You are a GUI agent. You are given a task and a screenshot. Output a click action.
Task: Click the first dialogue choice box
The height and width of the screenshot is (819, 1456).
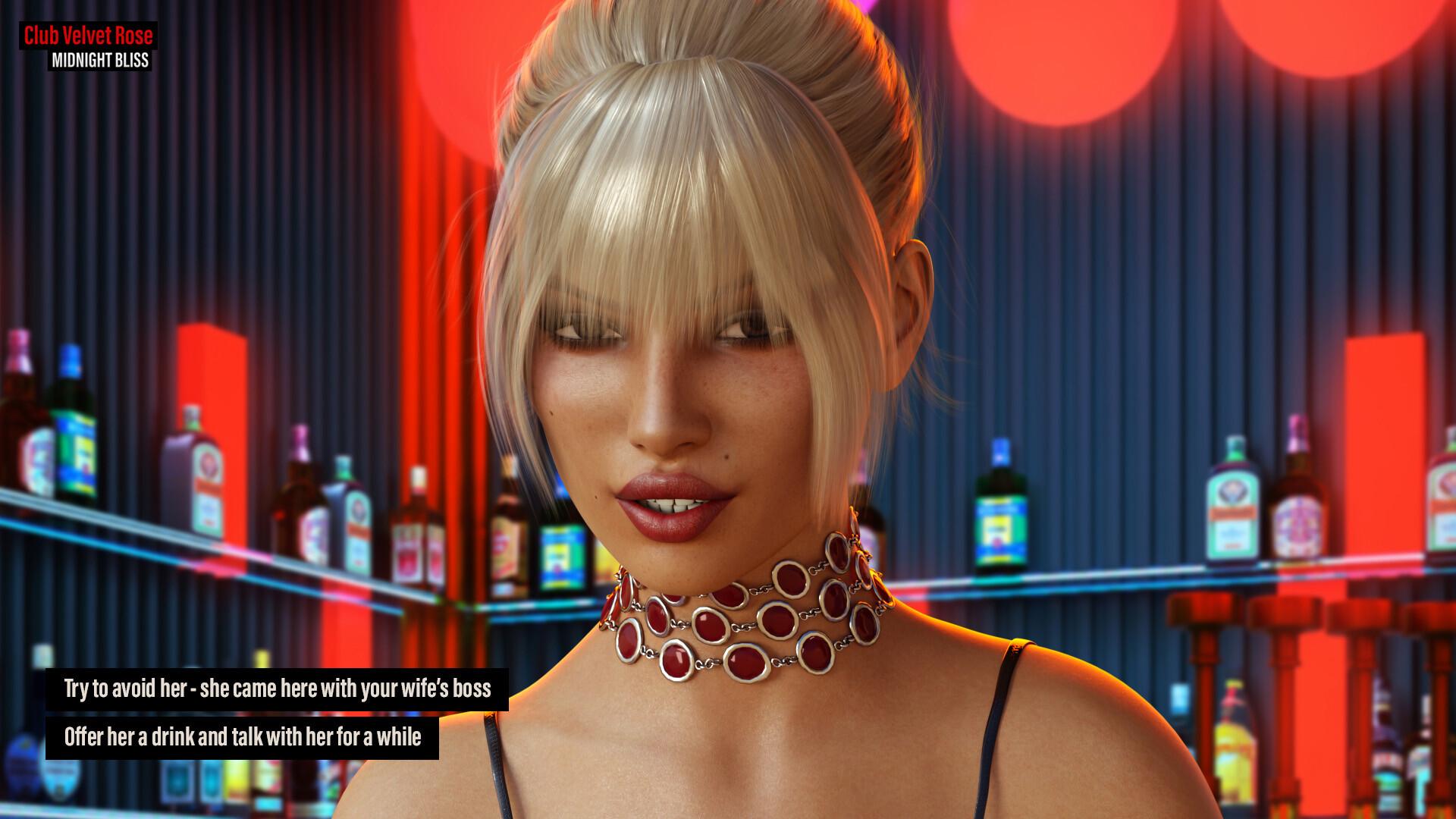coord(279,689)
